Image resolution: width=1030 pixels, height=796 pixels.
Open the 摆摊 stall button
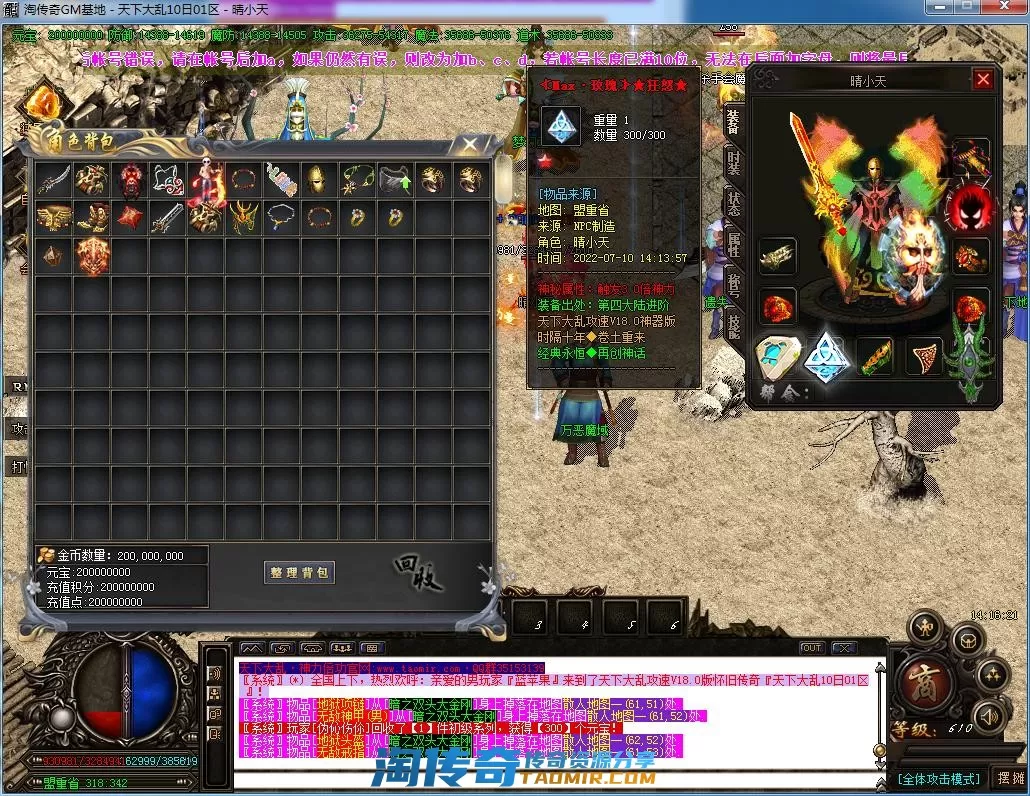1010,778
